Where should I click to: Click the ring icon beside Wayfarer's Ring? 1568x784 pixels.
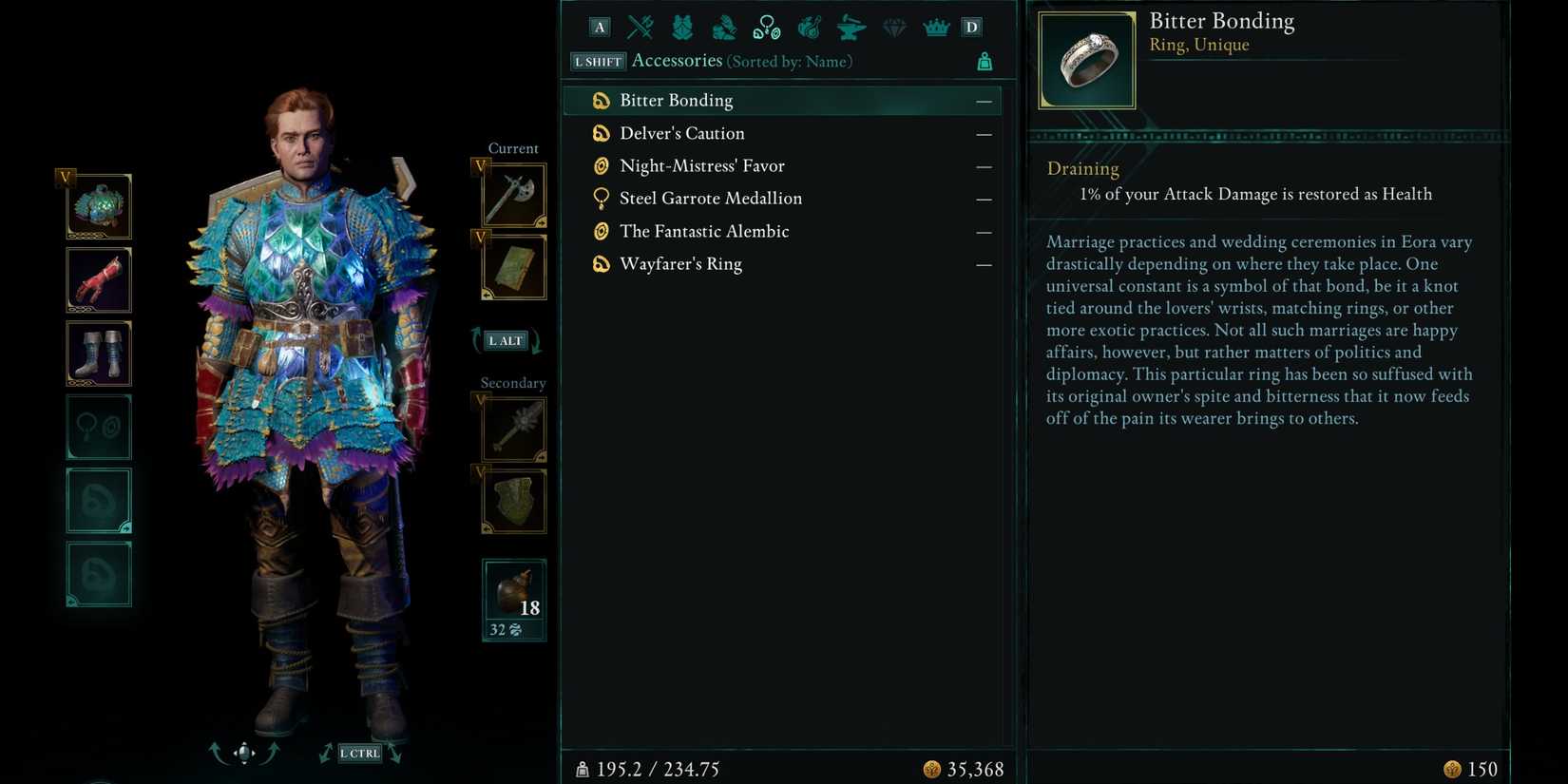(x=601, y=263)
